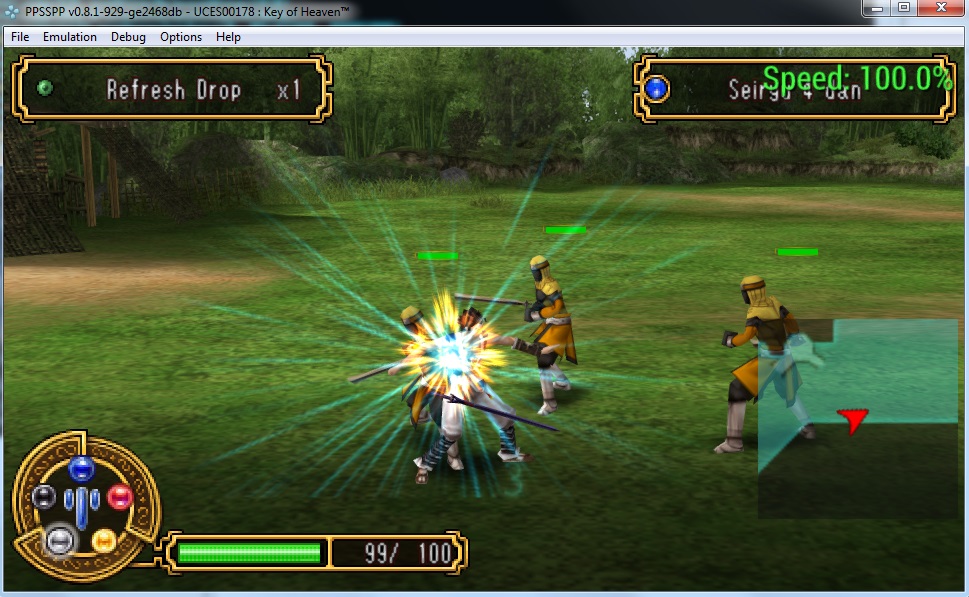The image size is (969, 597).
Task: Choose the black orb on the element wheel
Action: [x=43, y=496]
